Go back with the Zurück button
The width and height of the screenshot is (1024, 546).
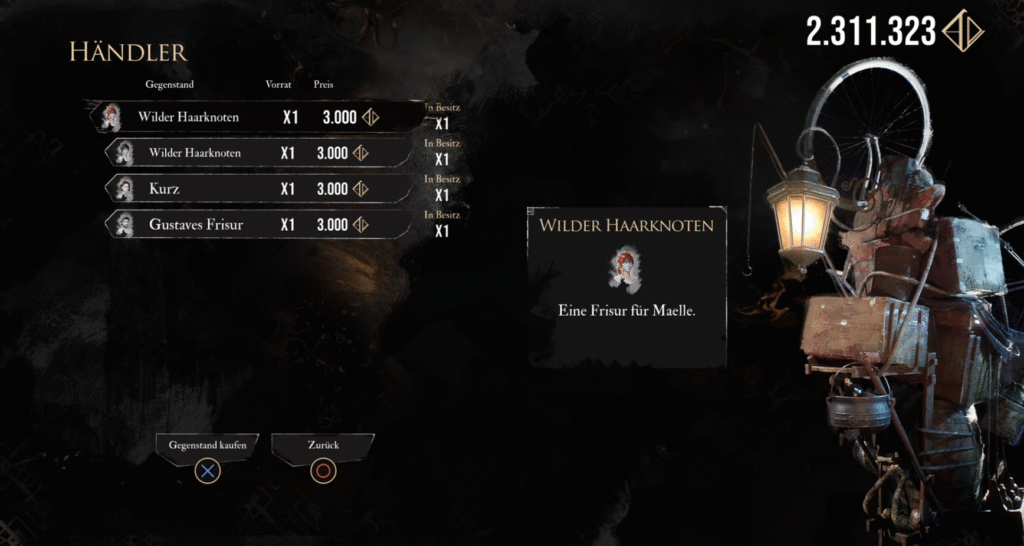[322, 443]
